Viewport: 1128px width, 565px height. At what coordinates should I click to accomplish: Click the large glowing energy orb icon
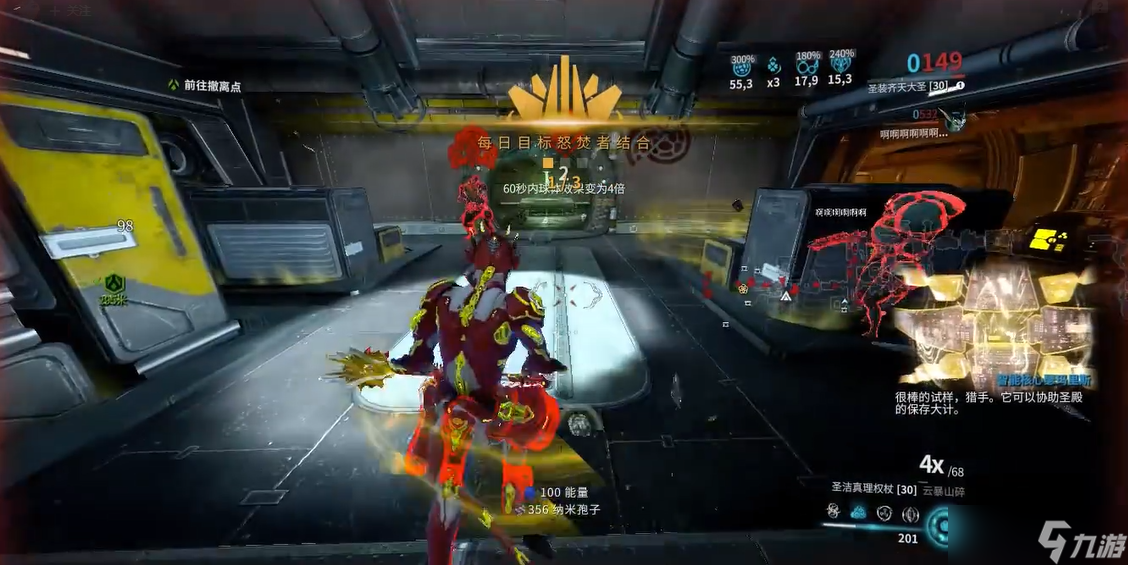(x=940, y=524)
